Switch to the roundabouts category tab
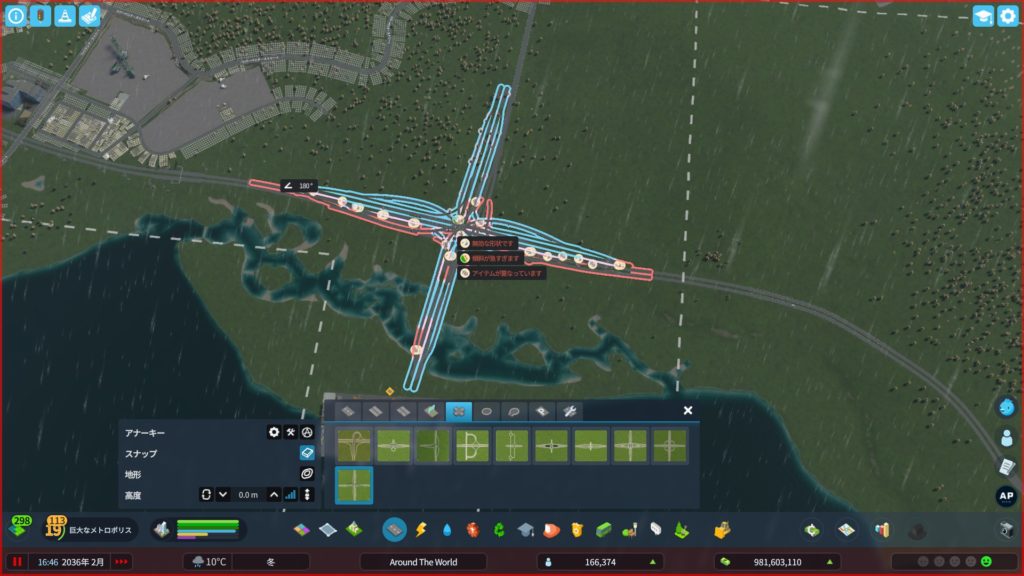Viewport: 1024px width, 576px height. (487, 411)
